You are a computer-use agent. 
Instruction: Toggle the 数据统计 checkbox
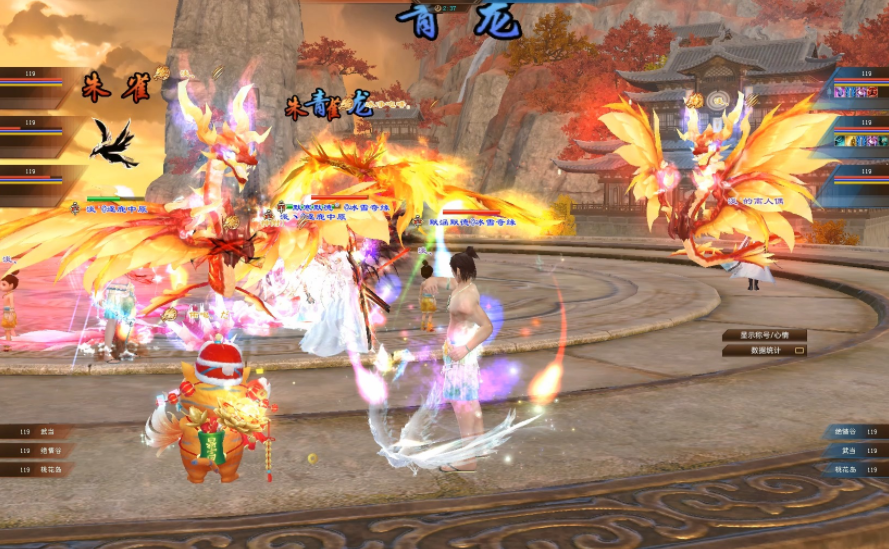tap(799, 351)
